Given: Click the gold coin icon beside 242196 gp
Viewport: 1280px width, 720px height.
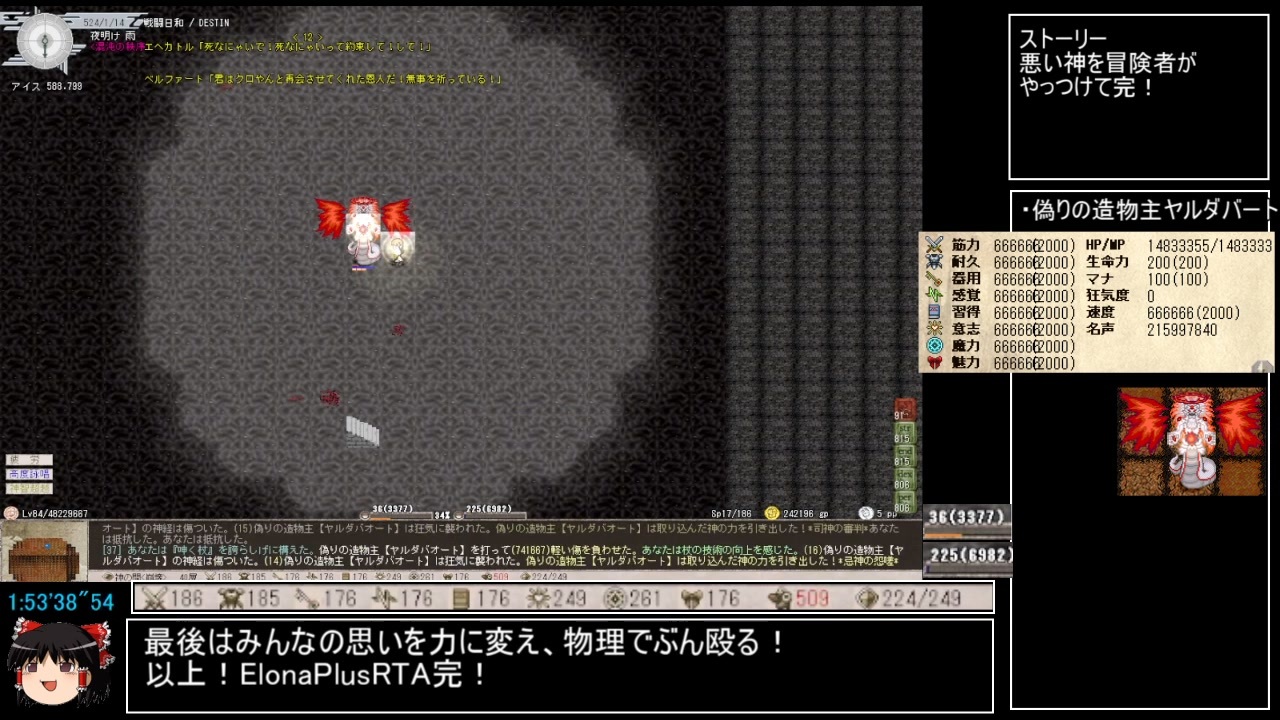Looking at the screenshot, I should [772, 513].
